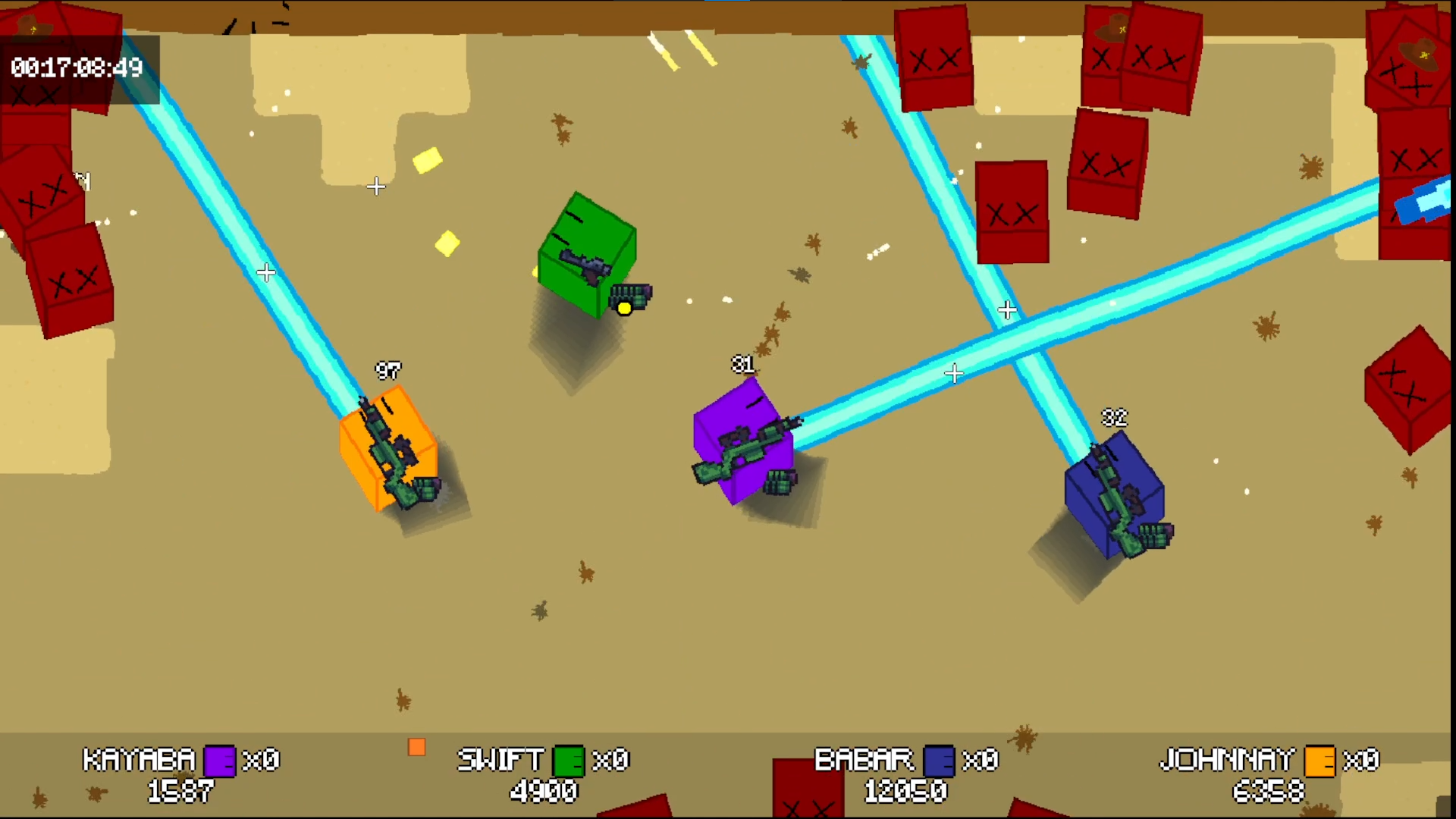
Task: Select the KAYABA name label
Action: [138, 759]
